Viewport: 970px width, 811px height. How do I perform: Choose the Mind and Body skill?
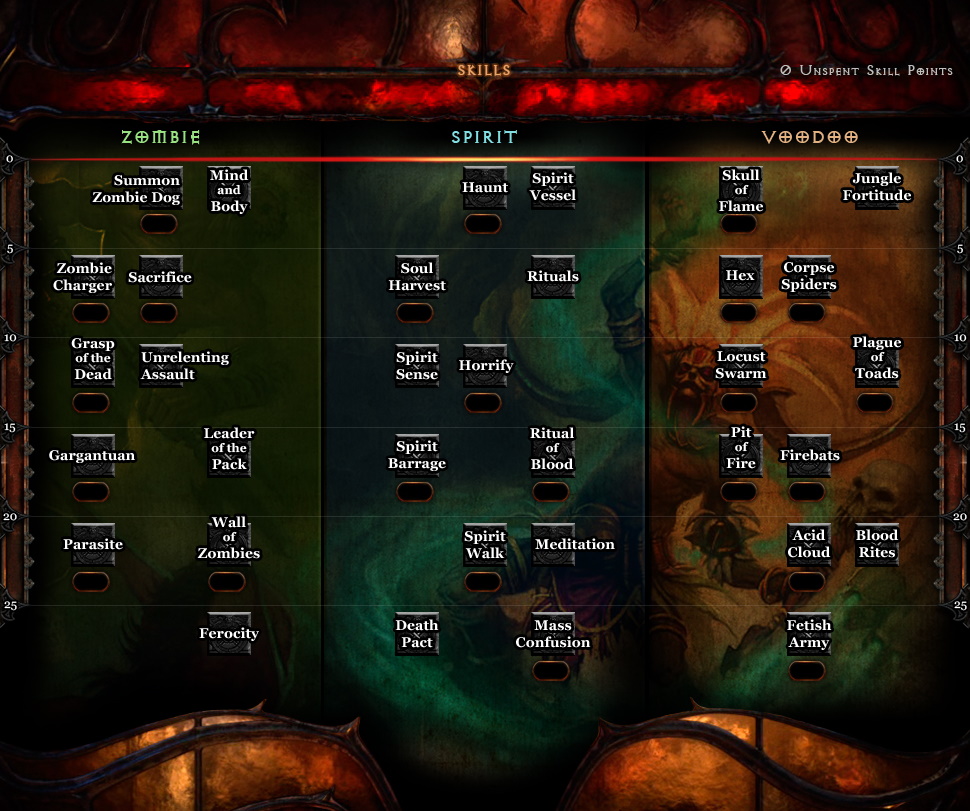coord(229,188)
